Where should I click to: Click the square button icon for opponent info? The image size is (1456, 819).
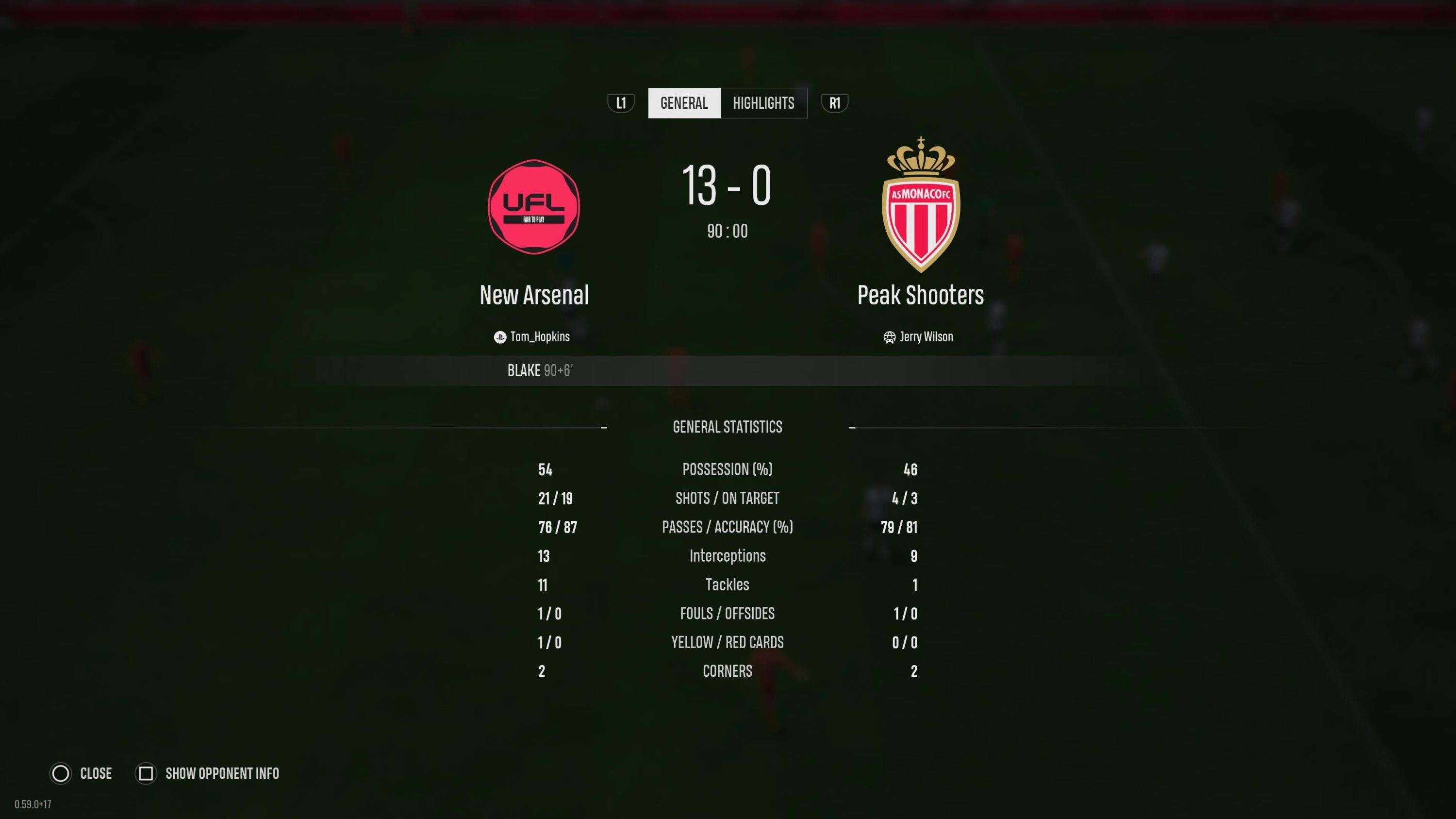coord(146,774)
